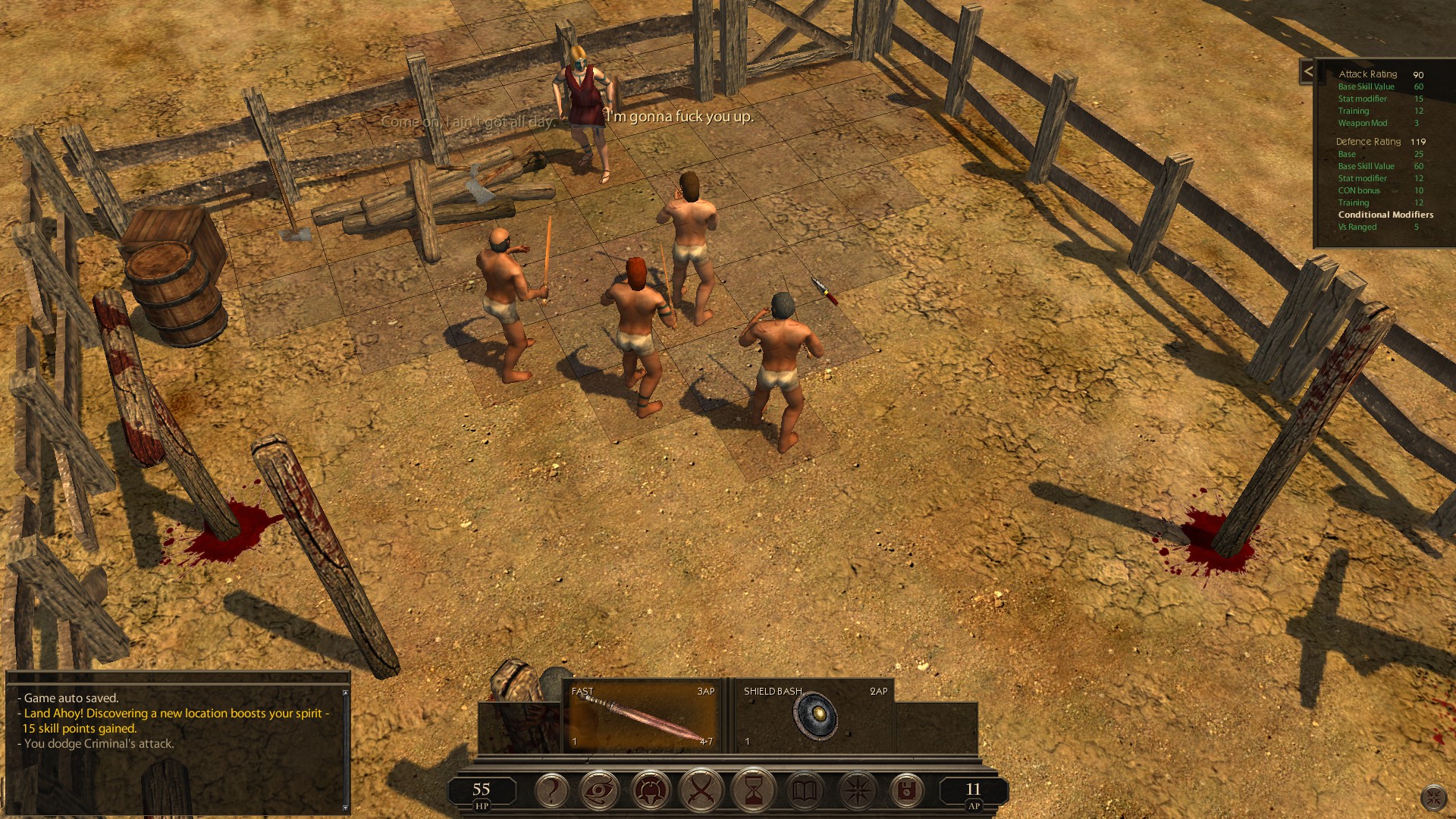Click the AP counter showing 11
The width and height of the screenshot is (1456, 819).
click(973, 789)
